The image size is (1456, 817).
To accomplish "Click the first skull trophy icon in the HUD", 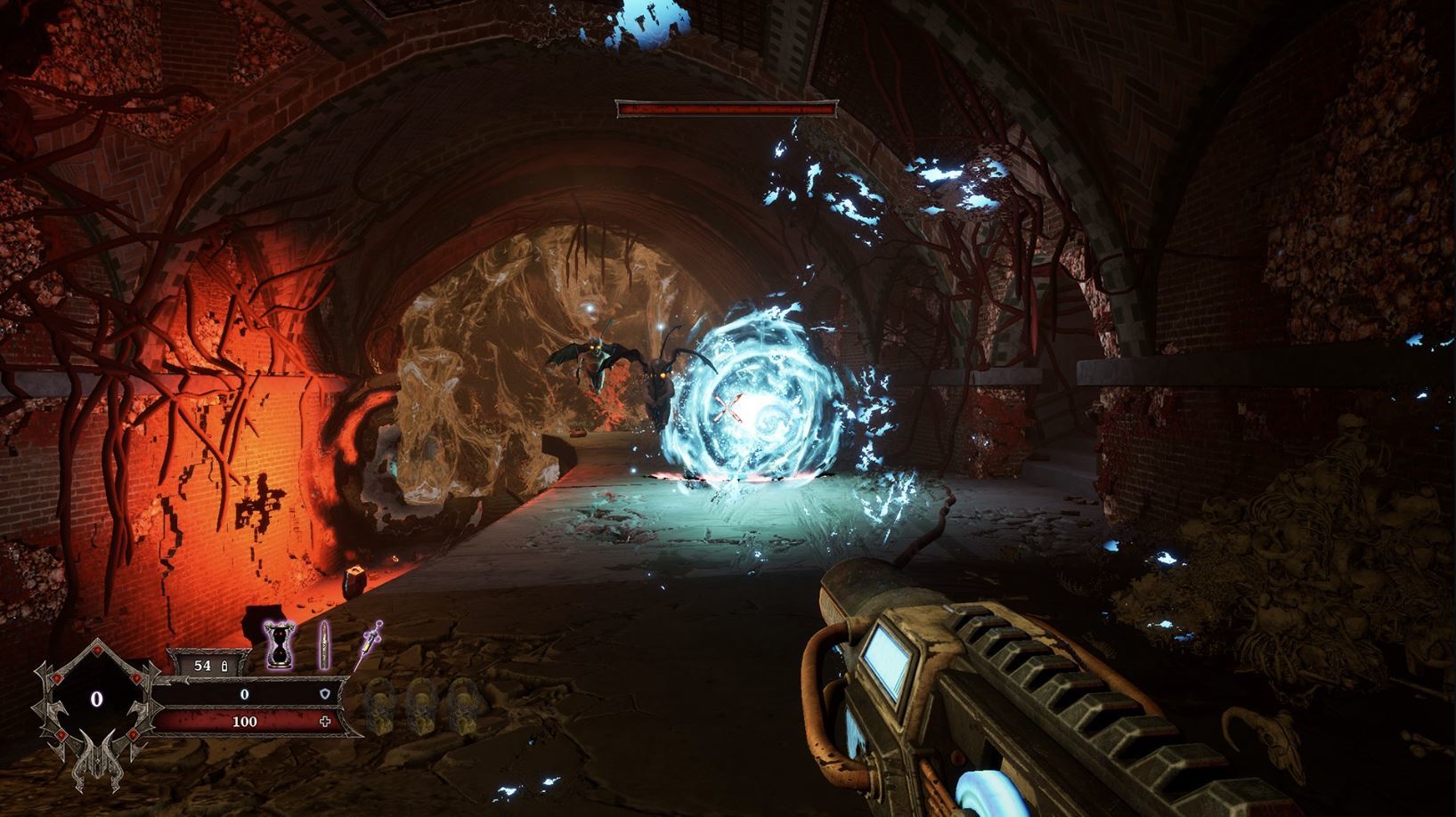I will coord(381,706).
